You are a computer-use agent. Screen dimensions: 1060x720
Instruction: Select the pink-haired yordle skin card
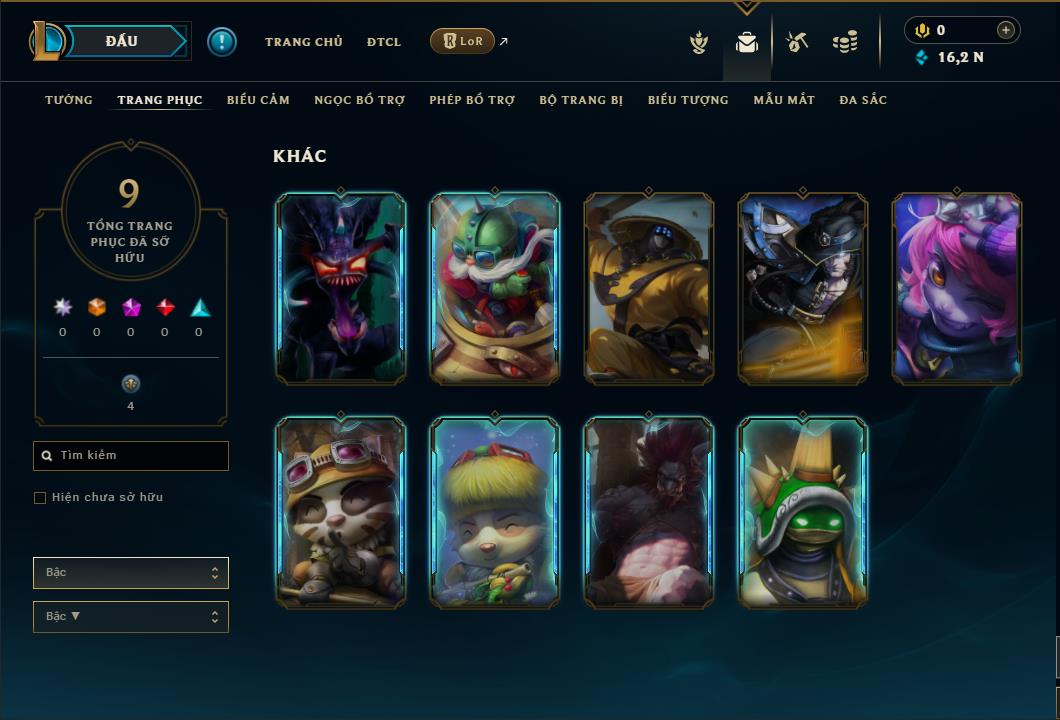957,288
